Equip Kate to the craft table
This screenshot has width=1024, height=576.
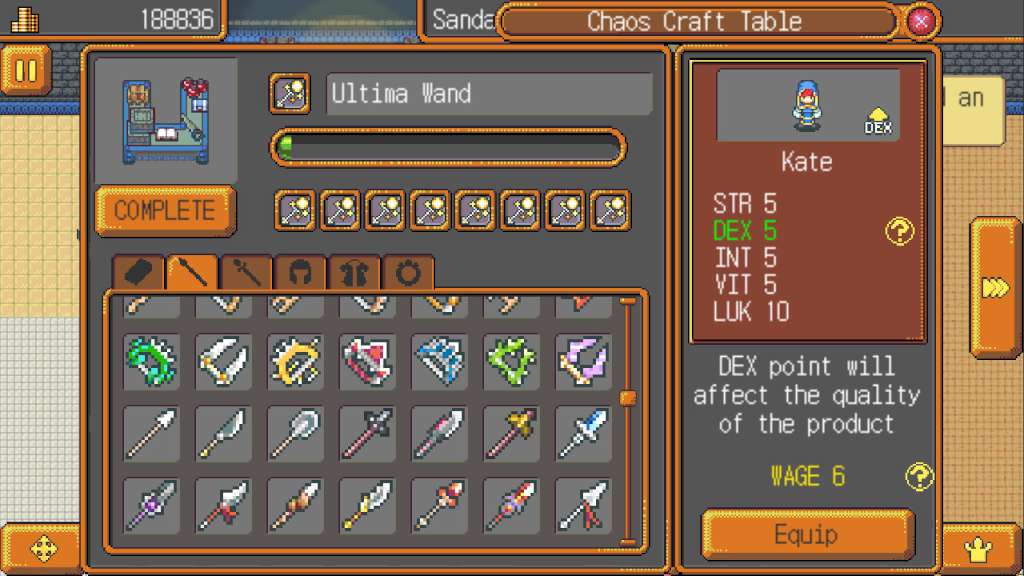[x=808, y=534]
